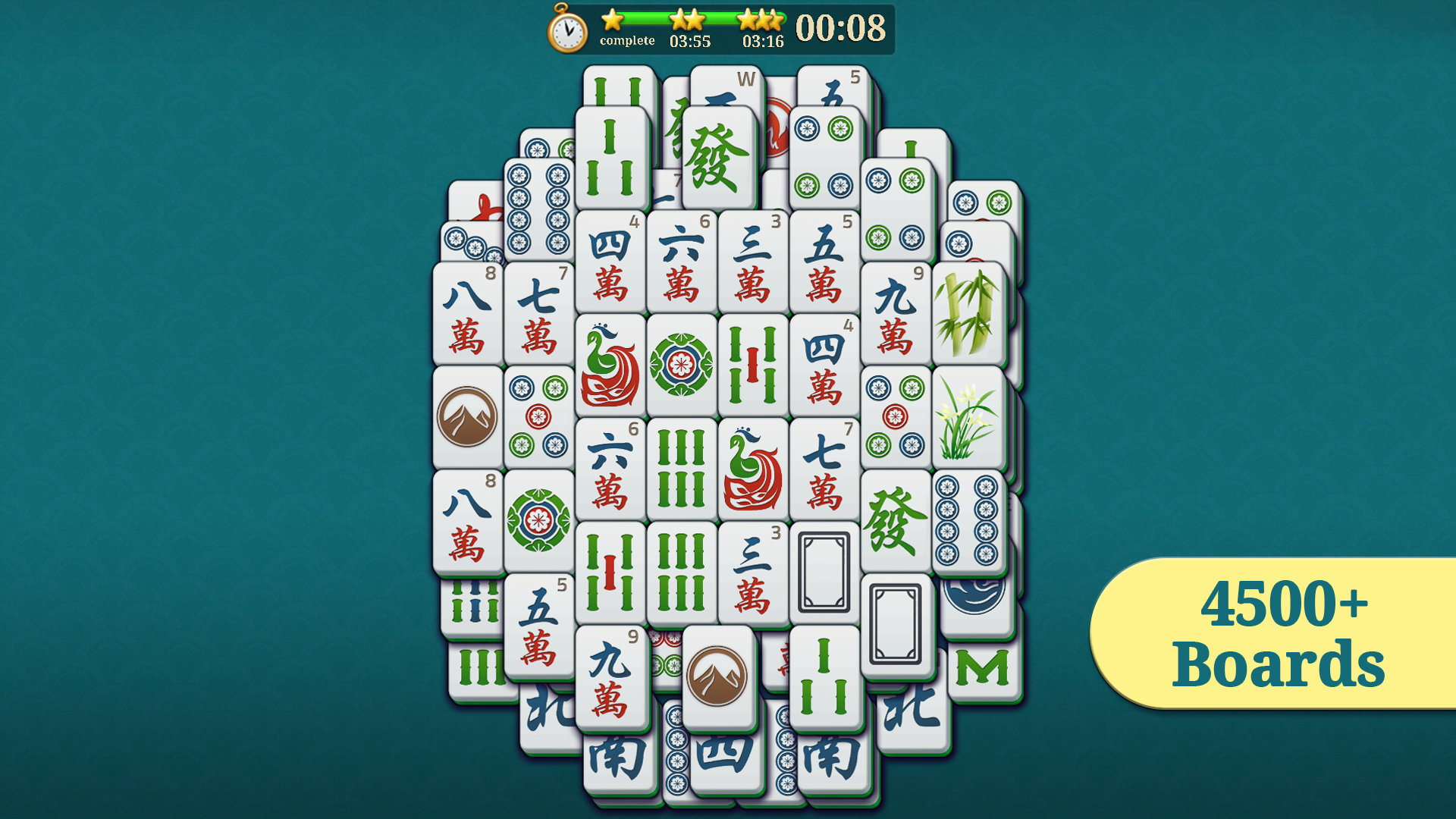Click the 'complete' label under the first star
Image resolution: width=1456 pixels, height=819 pixels.
coord(628,40)
